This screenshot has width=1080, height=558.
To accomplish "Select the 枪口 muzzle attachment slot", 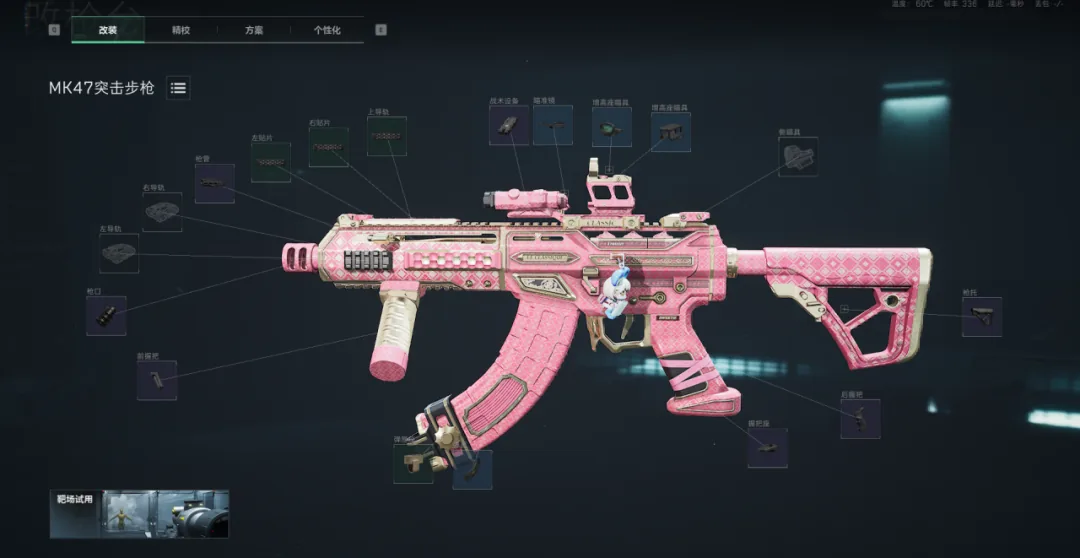I will pos(106,316).
